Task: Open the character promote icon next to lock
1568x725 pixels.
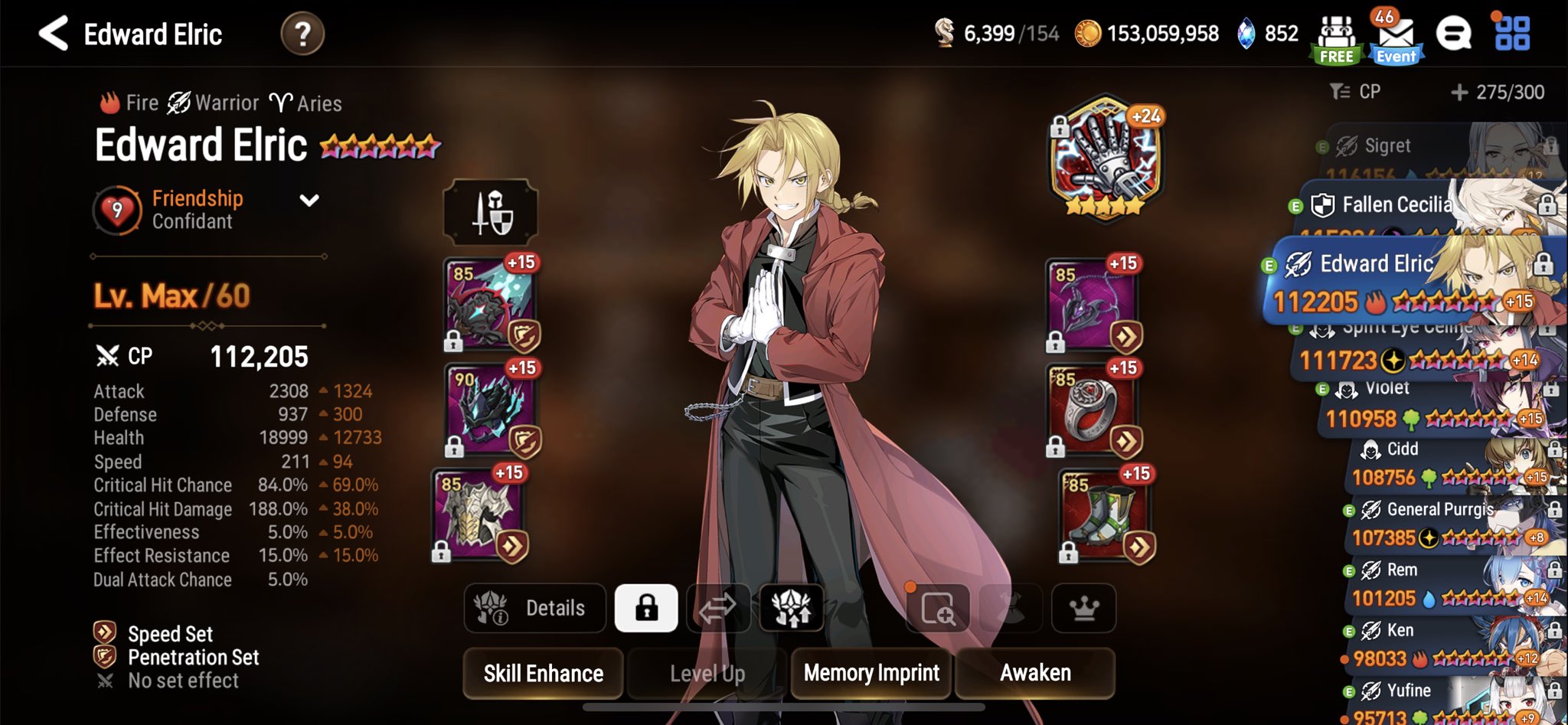Action: [792, 608]
